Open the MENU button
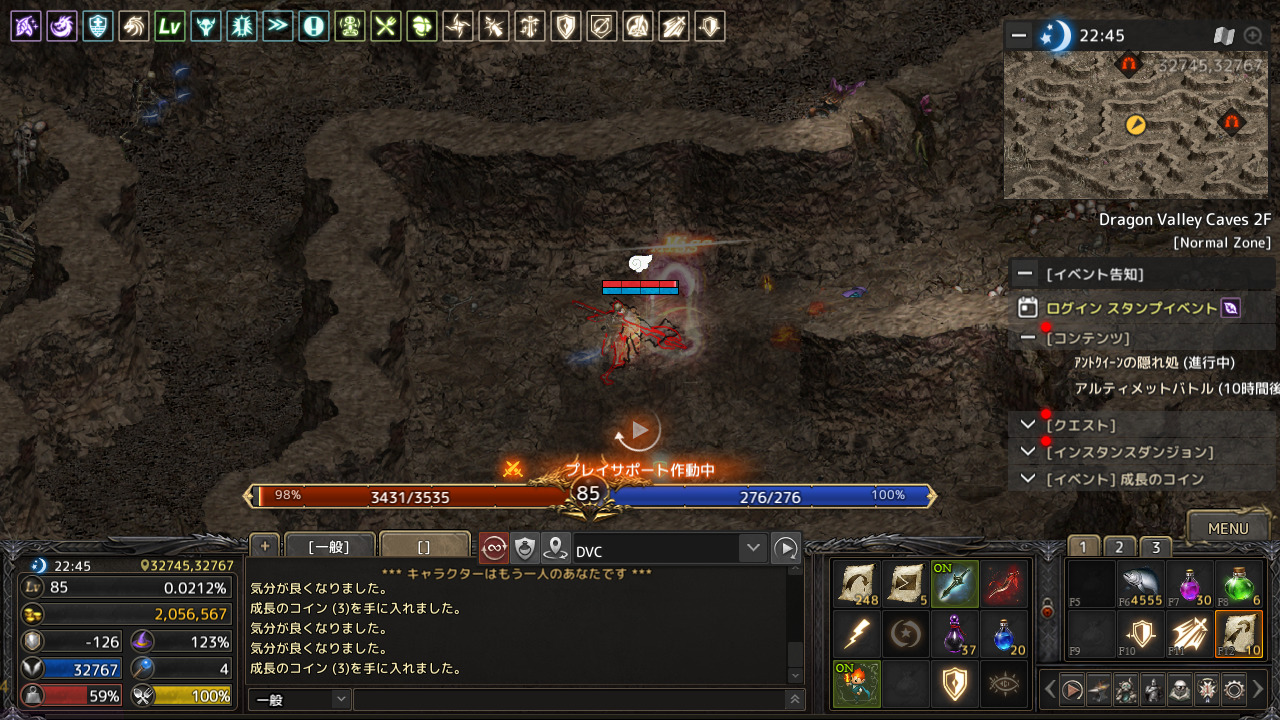The height and width of the screenshot is (720, 1280). tap(1227, 528)
